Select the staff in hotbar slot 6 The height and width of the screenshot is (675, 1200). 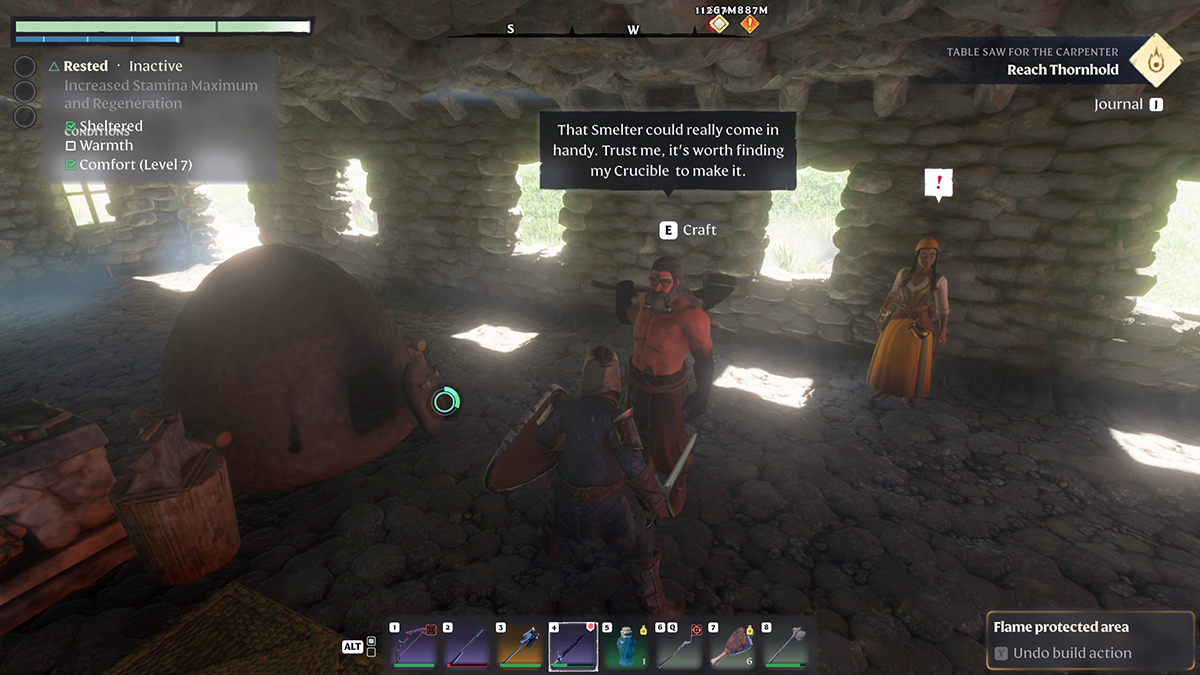pos(679,646)
